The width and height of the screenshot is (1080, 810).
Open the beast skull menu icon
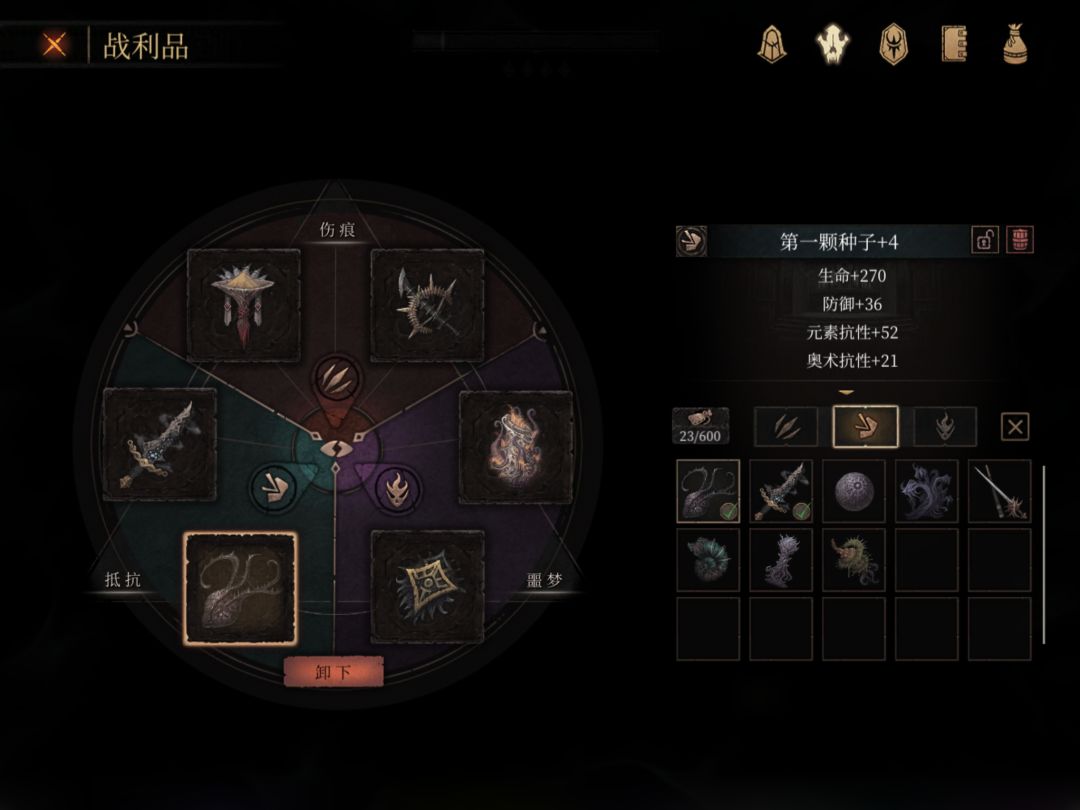coord(832,44)
